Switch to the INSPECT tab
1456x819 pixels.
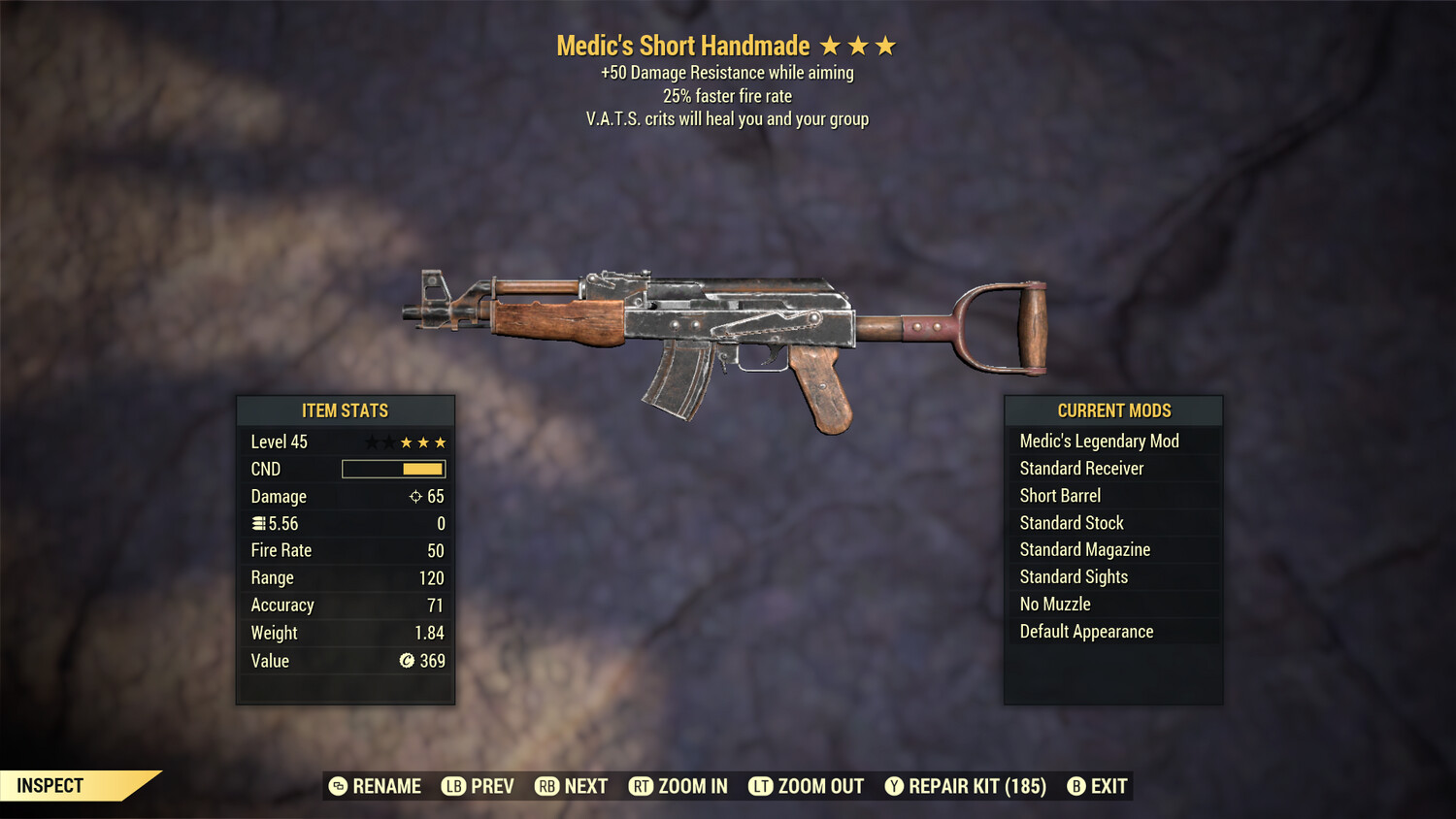[50, 785]
